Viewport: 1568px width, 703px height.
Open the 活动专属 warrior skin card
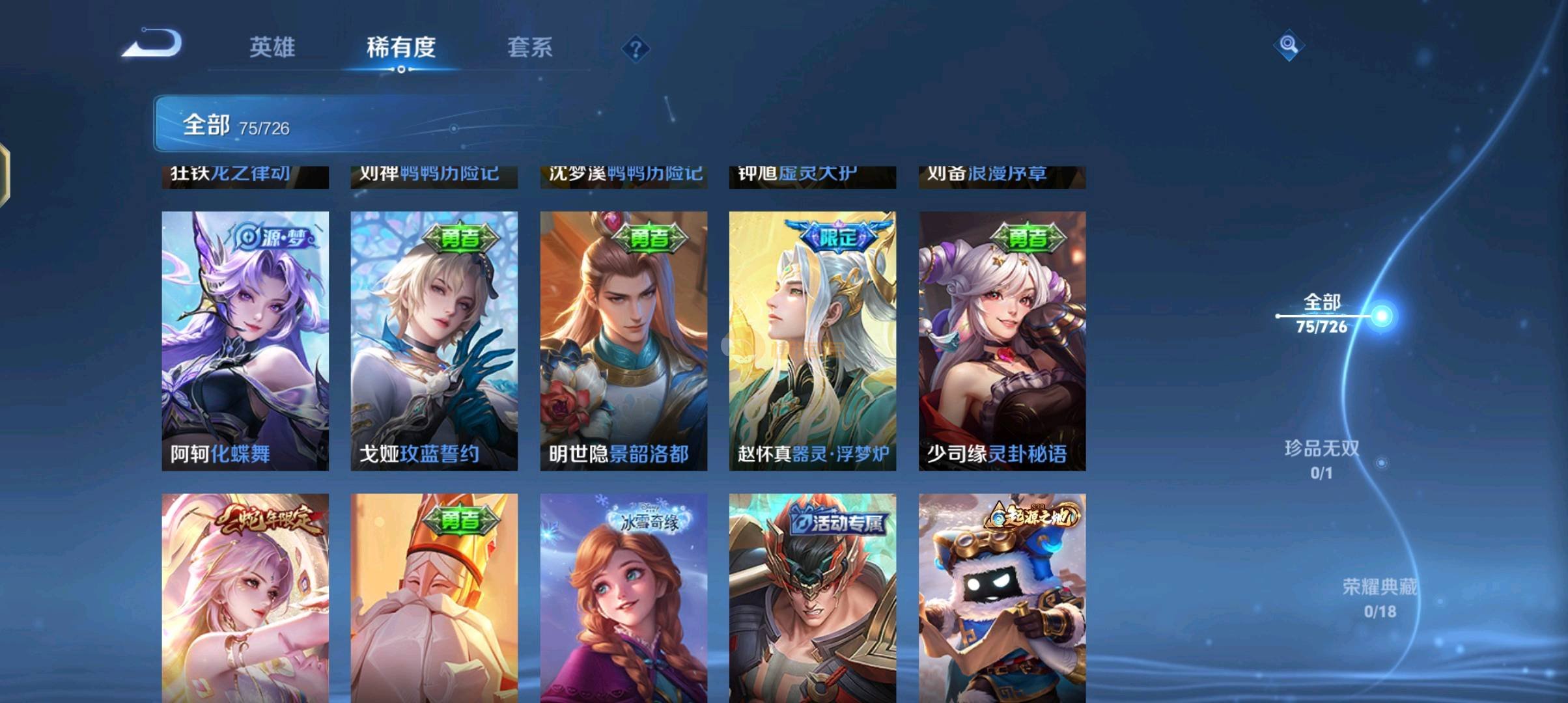812,598
